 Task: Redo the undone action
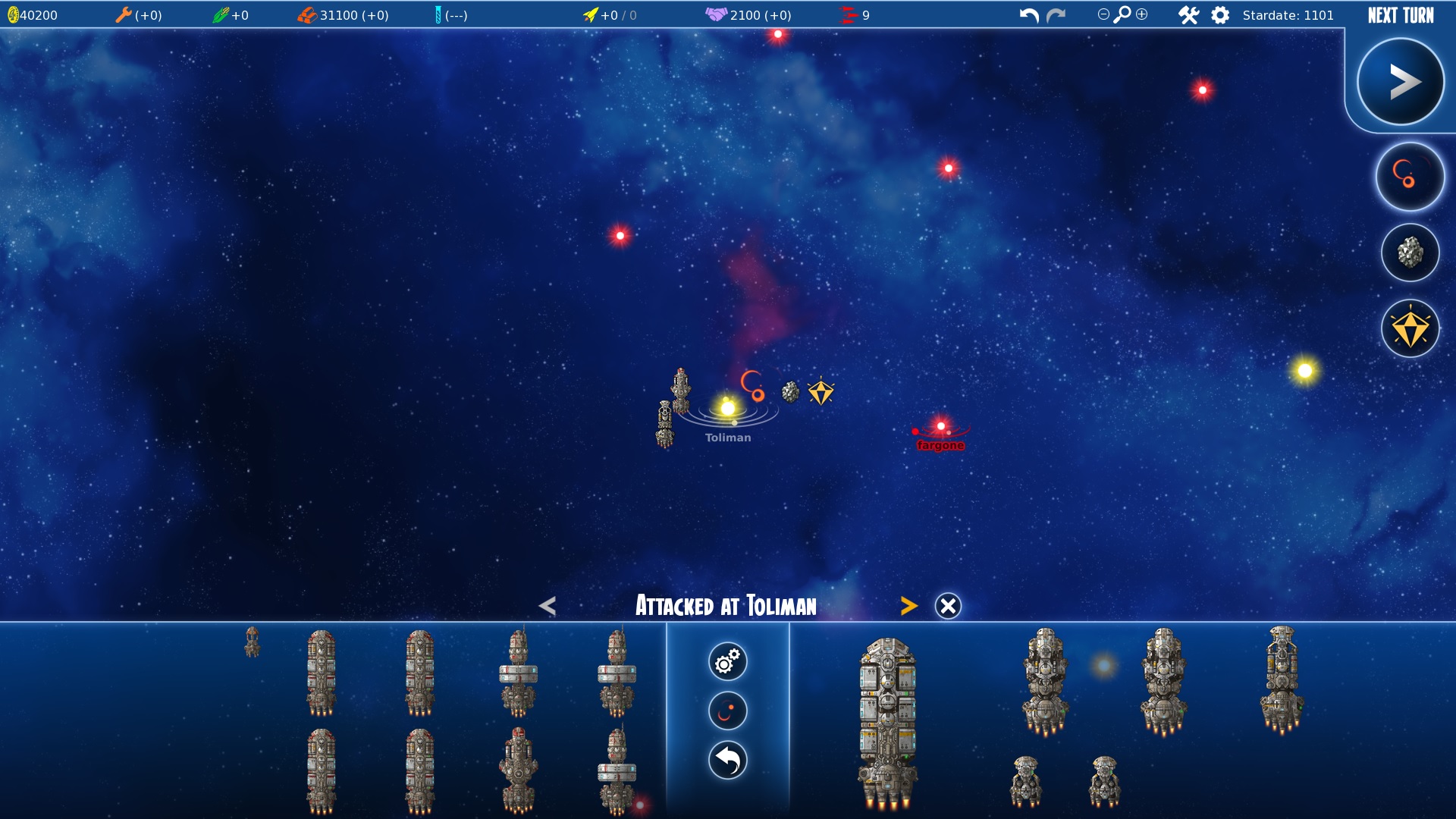[1056, 15]
